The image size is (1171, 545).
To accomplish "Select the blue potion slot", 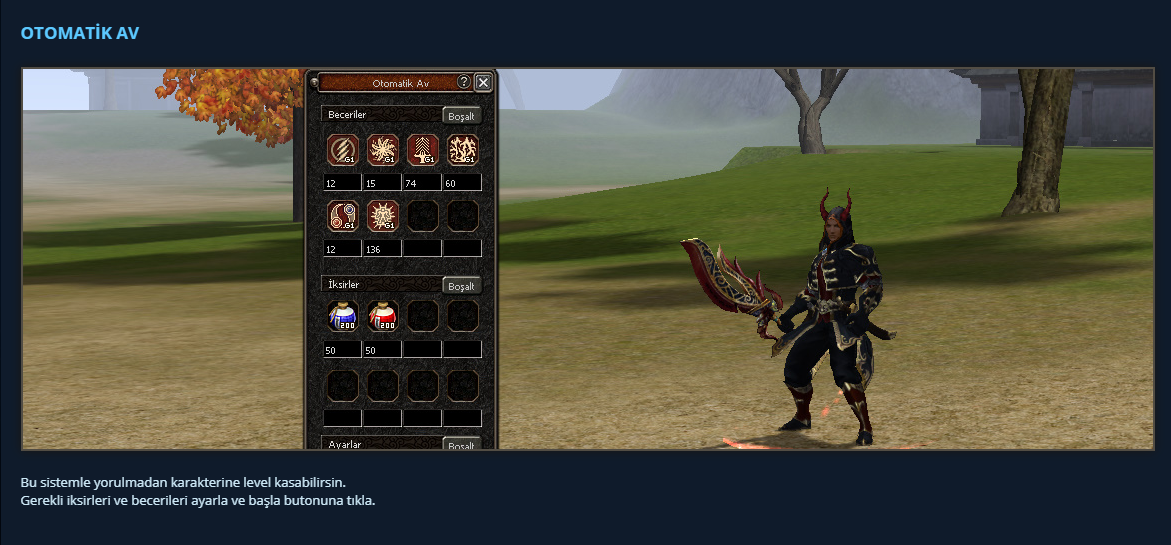I will coord(343,316).
